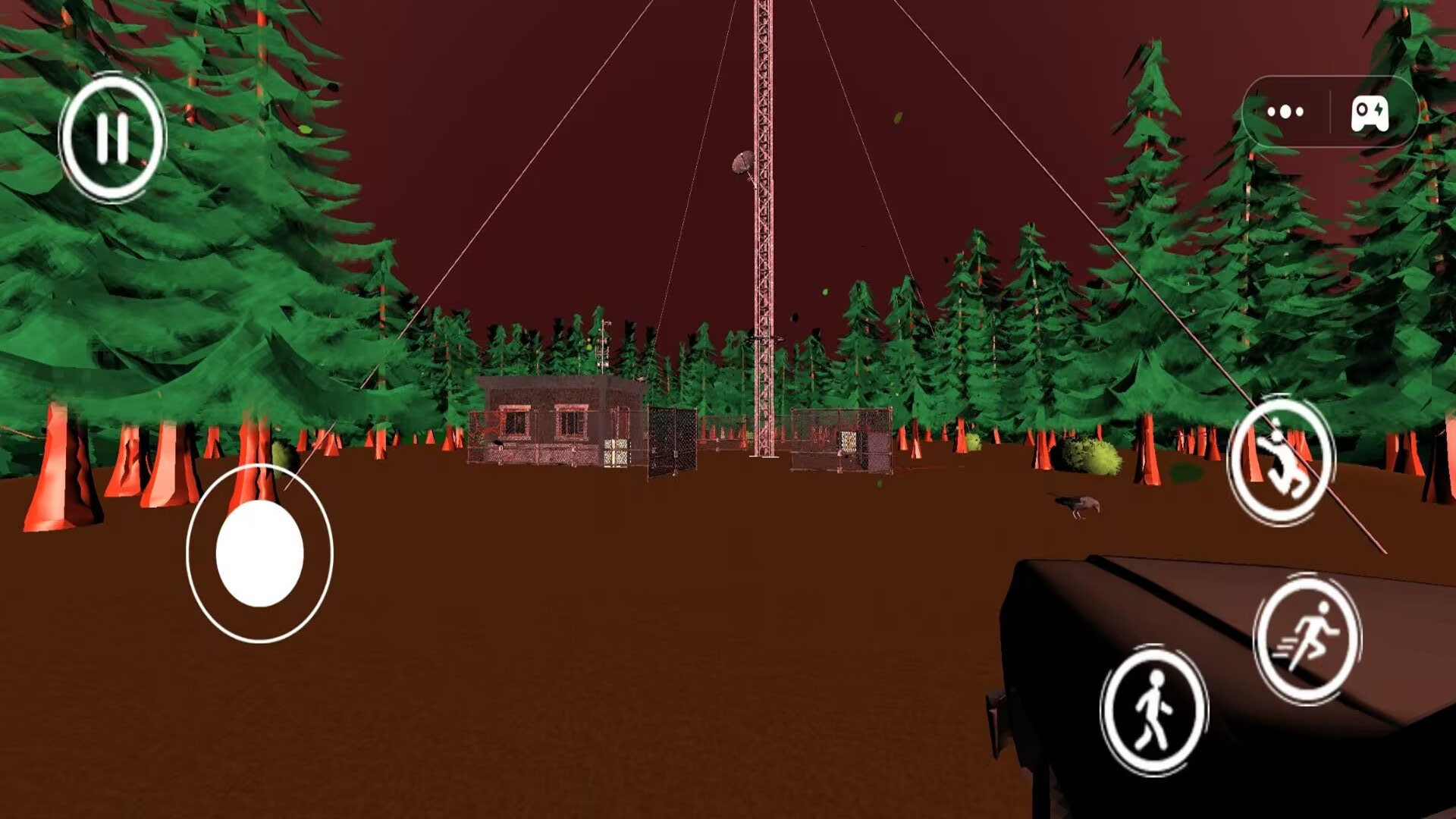
Task: Open the three-dots more options menu
Action: point(1285,112)
